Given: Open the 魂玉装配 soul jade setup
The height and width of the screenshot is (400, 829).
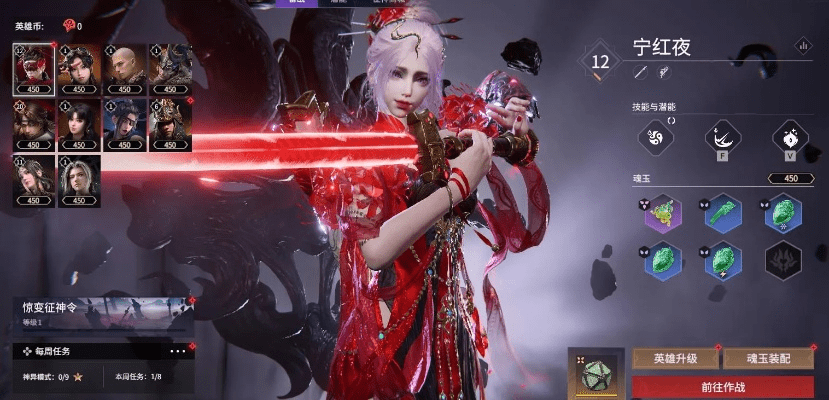Looking at the screenshot, I should 771,358.
